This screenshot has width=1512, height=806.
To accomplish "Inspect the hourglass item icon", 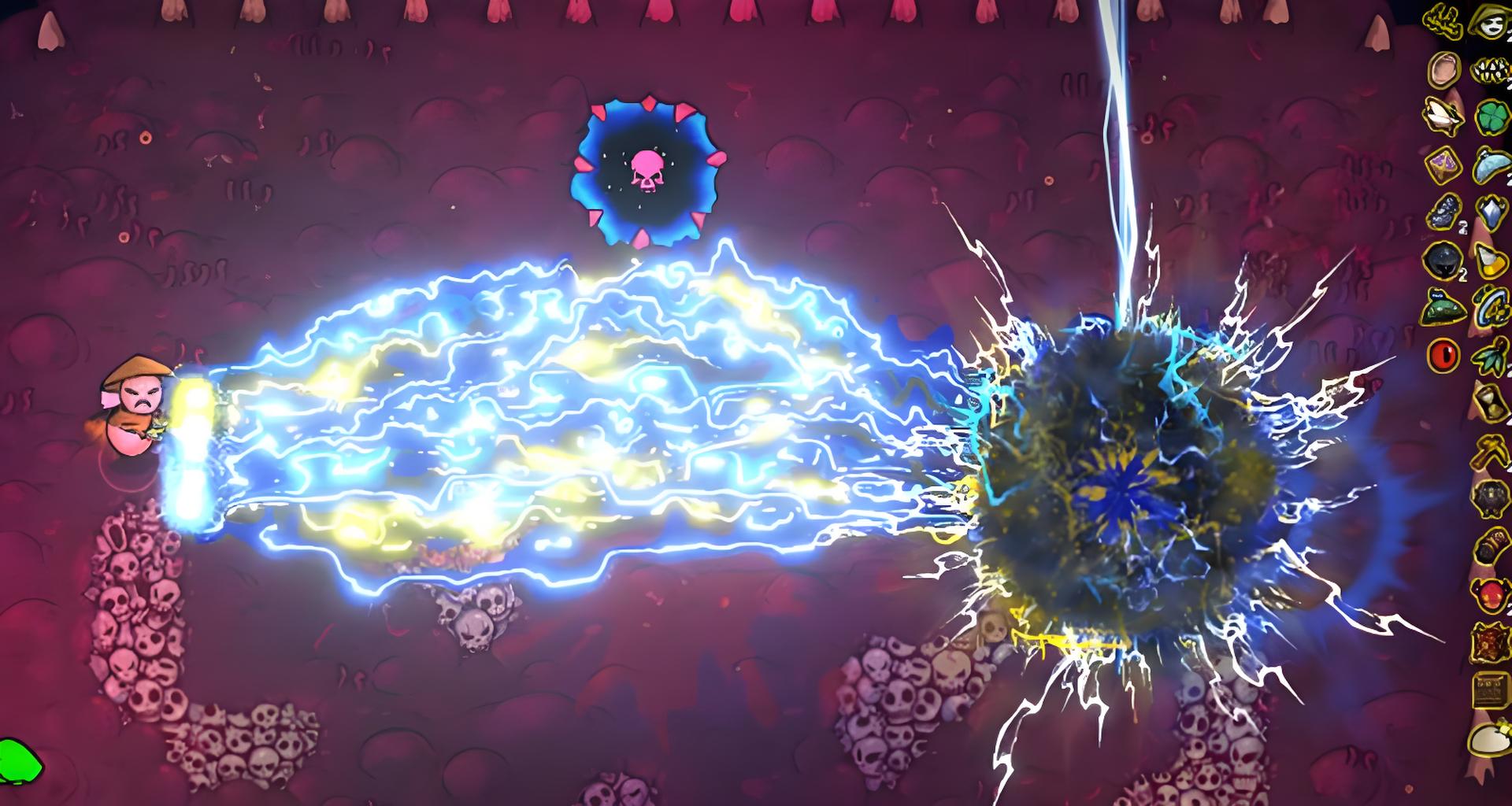I will click(1489, 401).
